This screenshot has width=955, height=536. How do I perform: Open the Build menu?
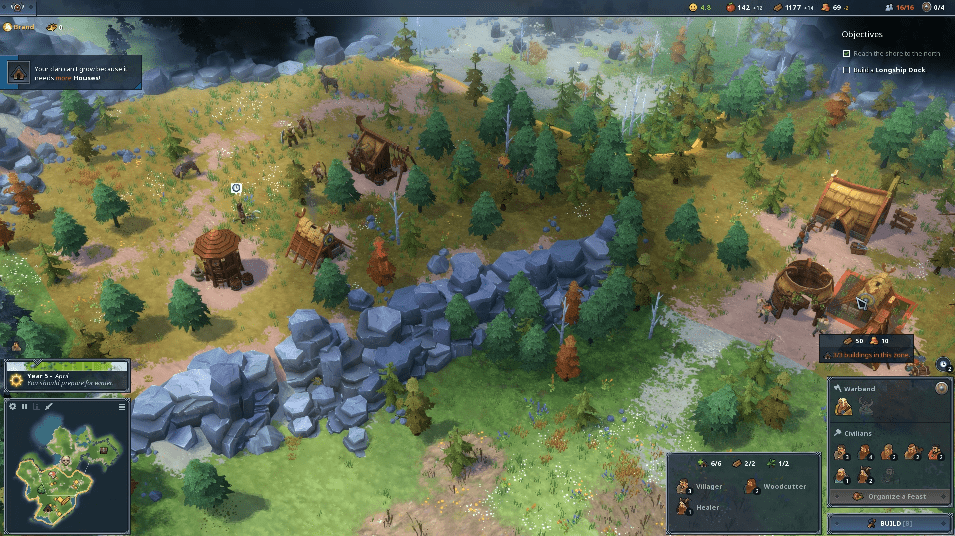pyautogui.click(x=889, y=523)
